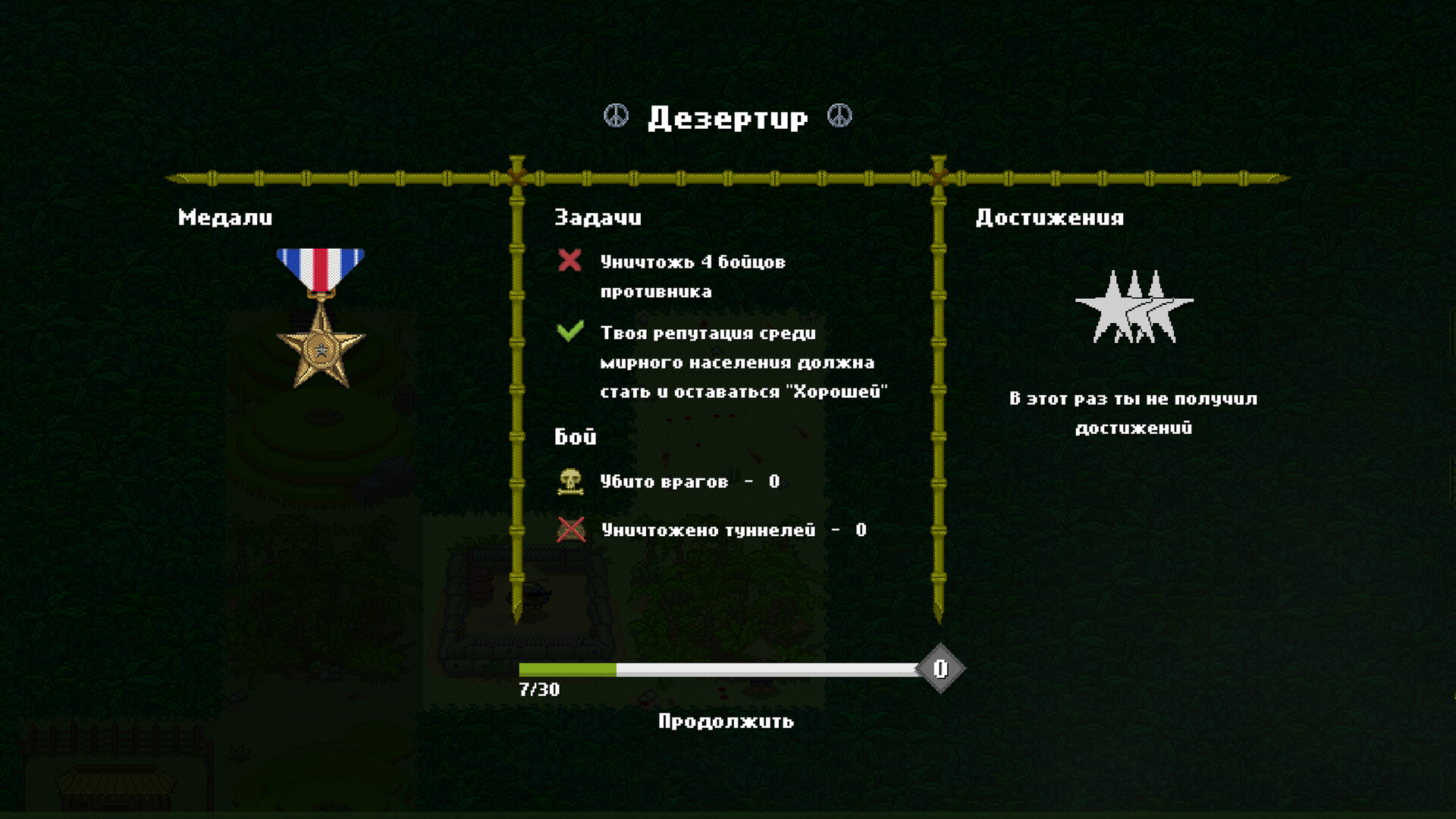The height and width of the screenshot is (819, 1456).
Task: Switch to the Достижения section
Action: pos(1050,218)
